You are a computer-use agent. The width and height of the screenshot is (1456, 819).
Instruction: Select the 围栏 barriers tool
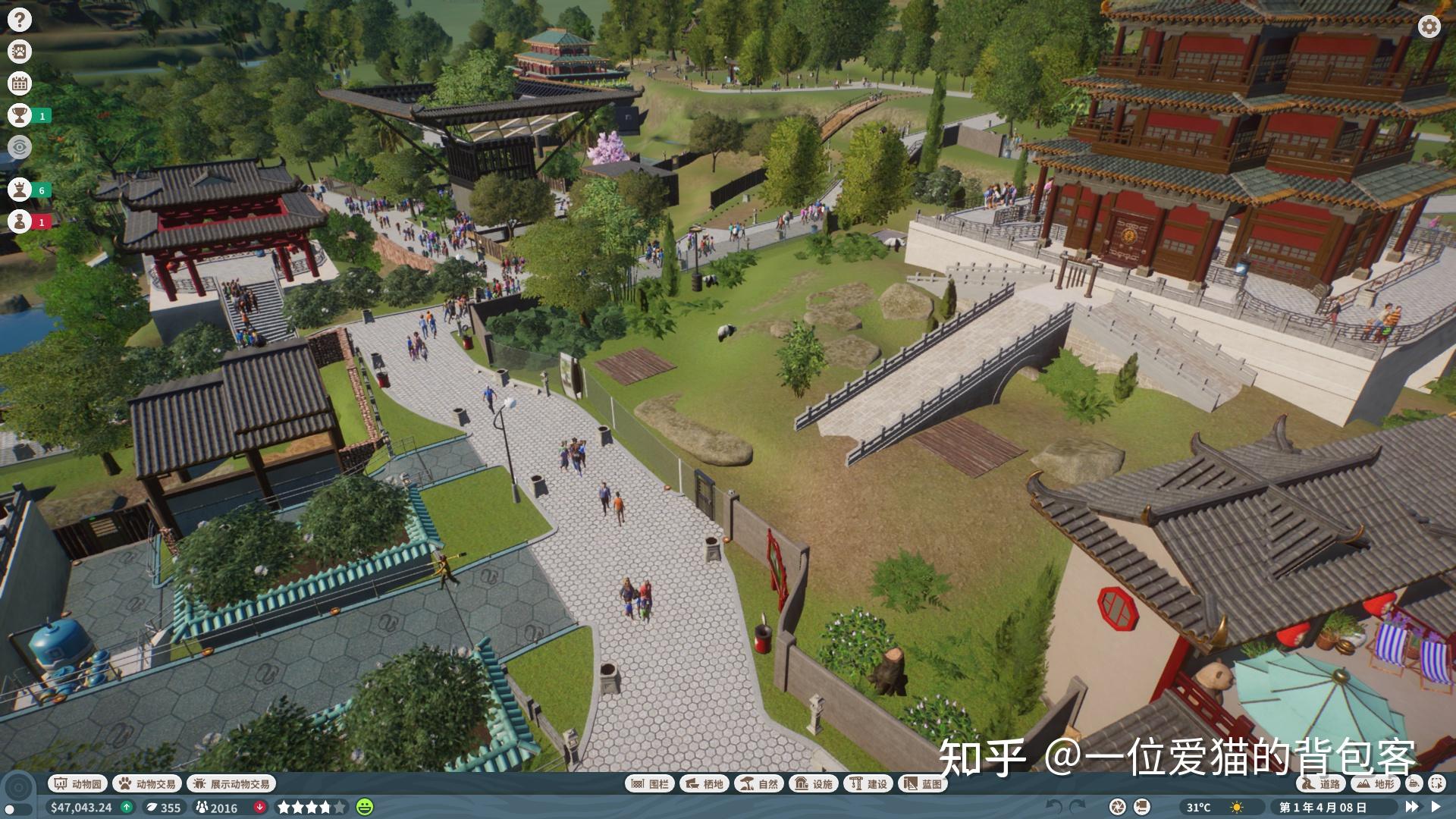(x=649, y=784)
